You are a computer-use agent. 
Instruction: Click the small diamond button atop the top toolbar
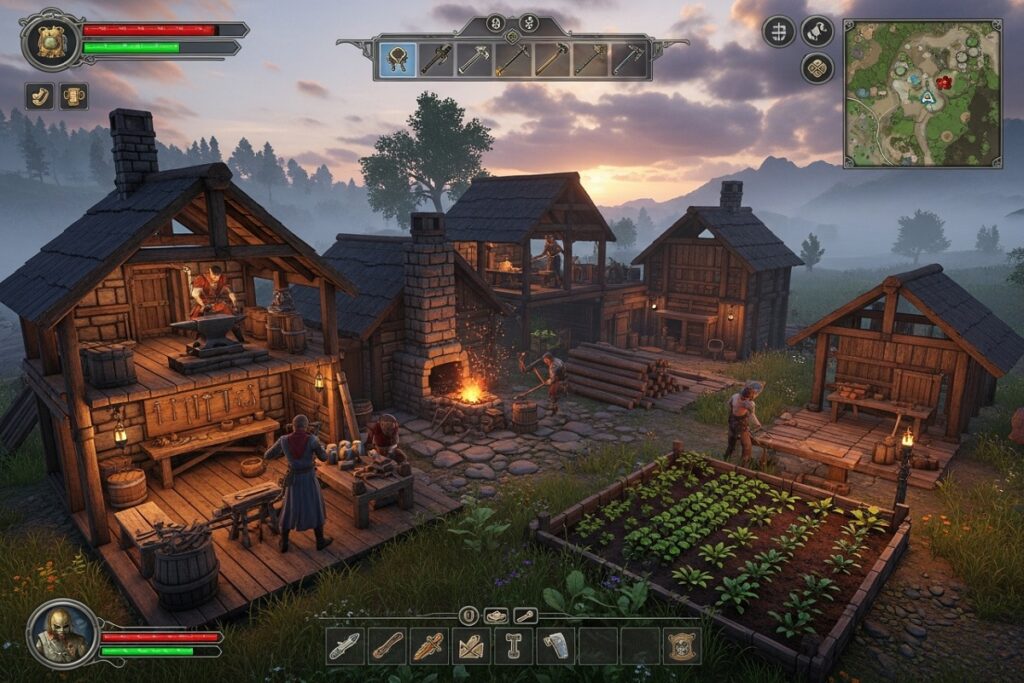point(512,38)
